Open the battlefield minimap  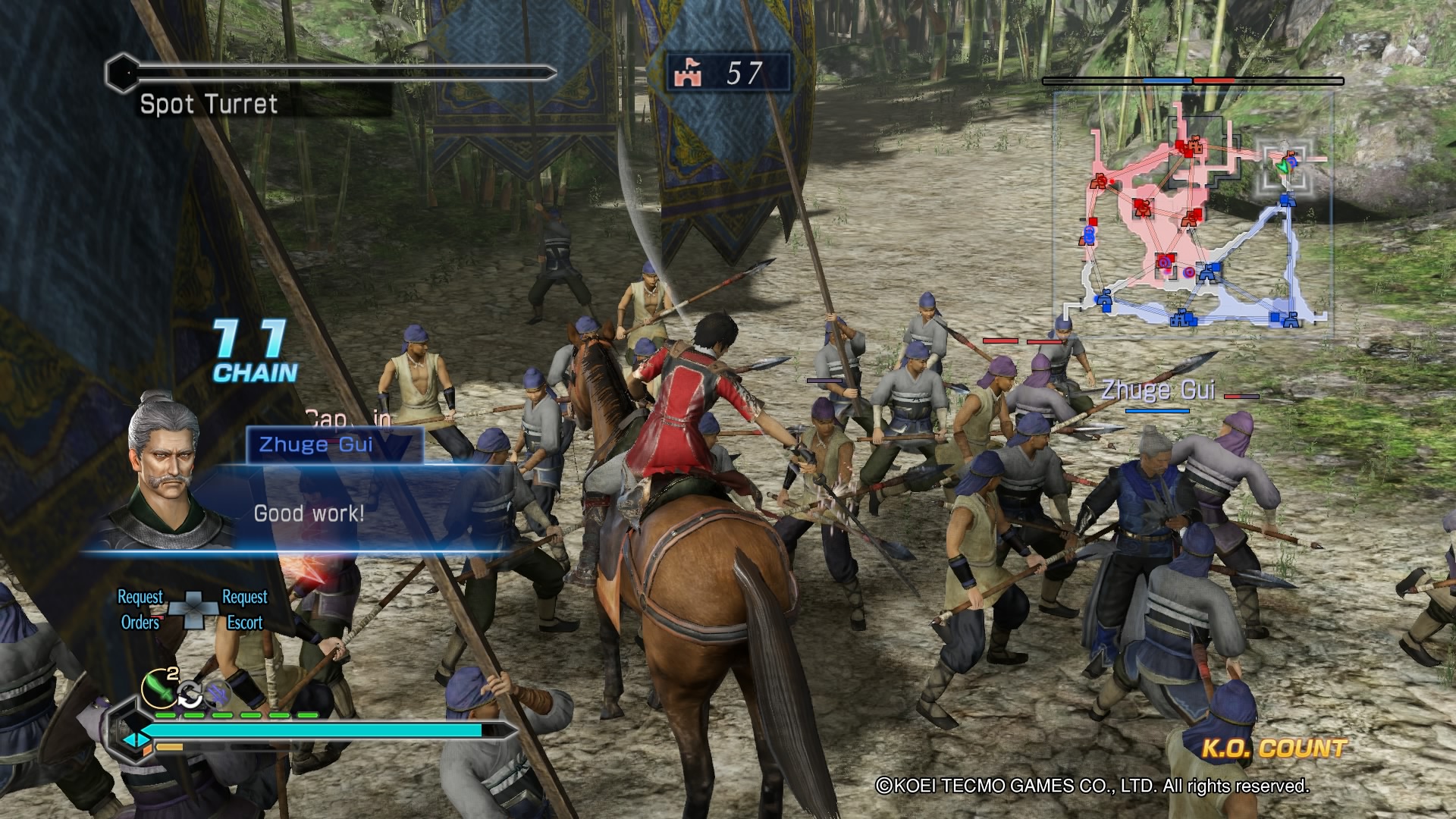1192,214
